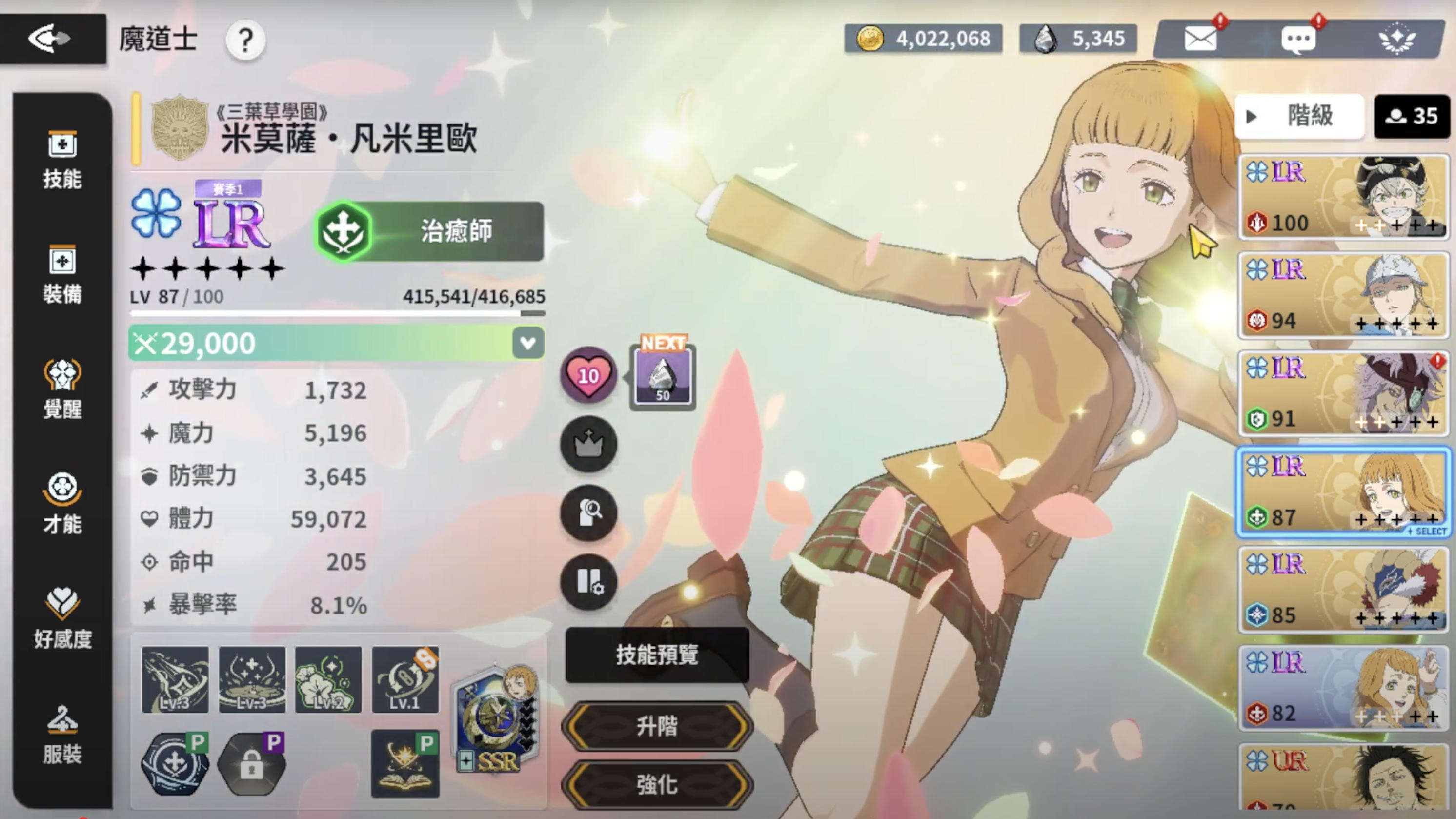Click the 技能預覽 skill preview button

click(657, 655)
